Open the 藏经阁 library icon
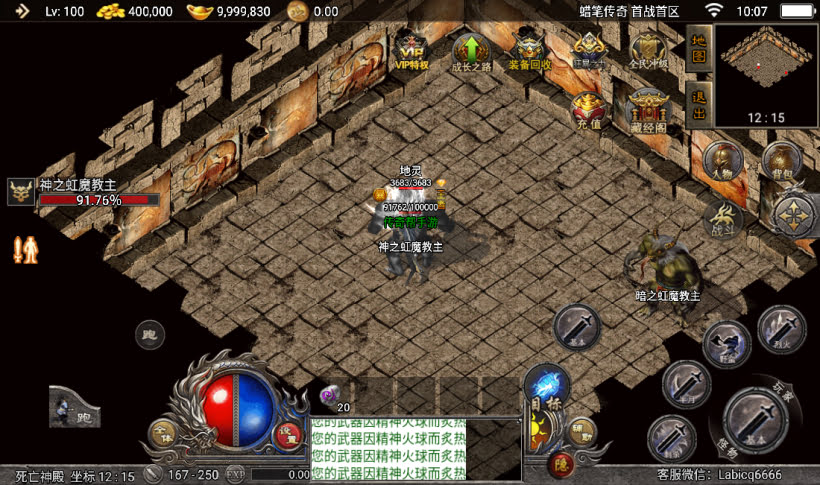This screenshot has width=820, height=485. click(x=648, y=108)
